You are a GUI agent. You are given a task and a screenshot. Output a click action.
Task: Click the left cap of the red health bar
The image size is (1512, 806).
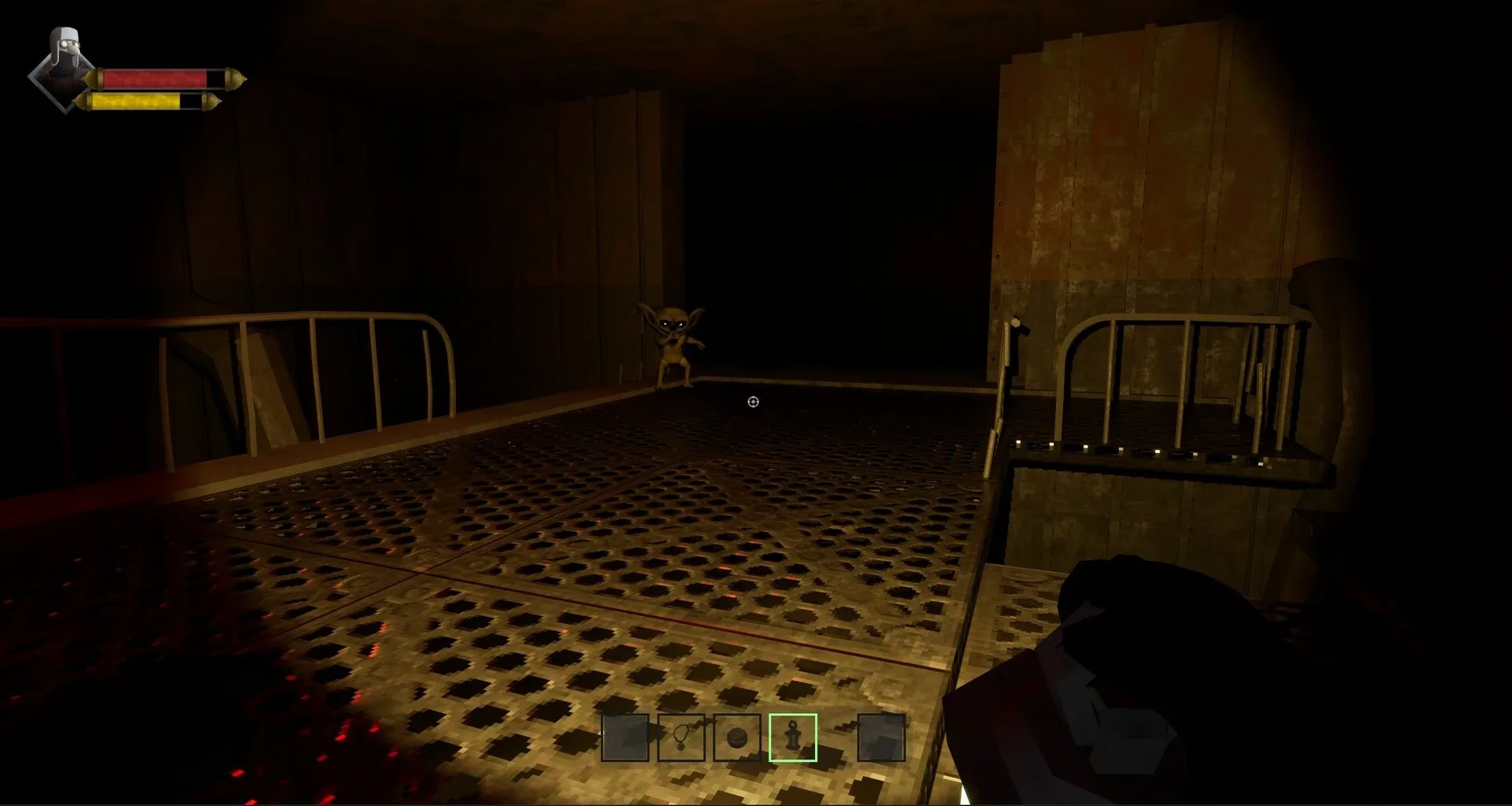click(94, 76)
